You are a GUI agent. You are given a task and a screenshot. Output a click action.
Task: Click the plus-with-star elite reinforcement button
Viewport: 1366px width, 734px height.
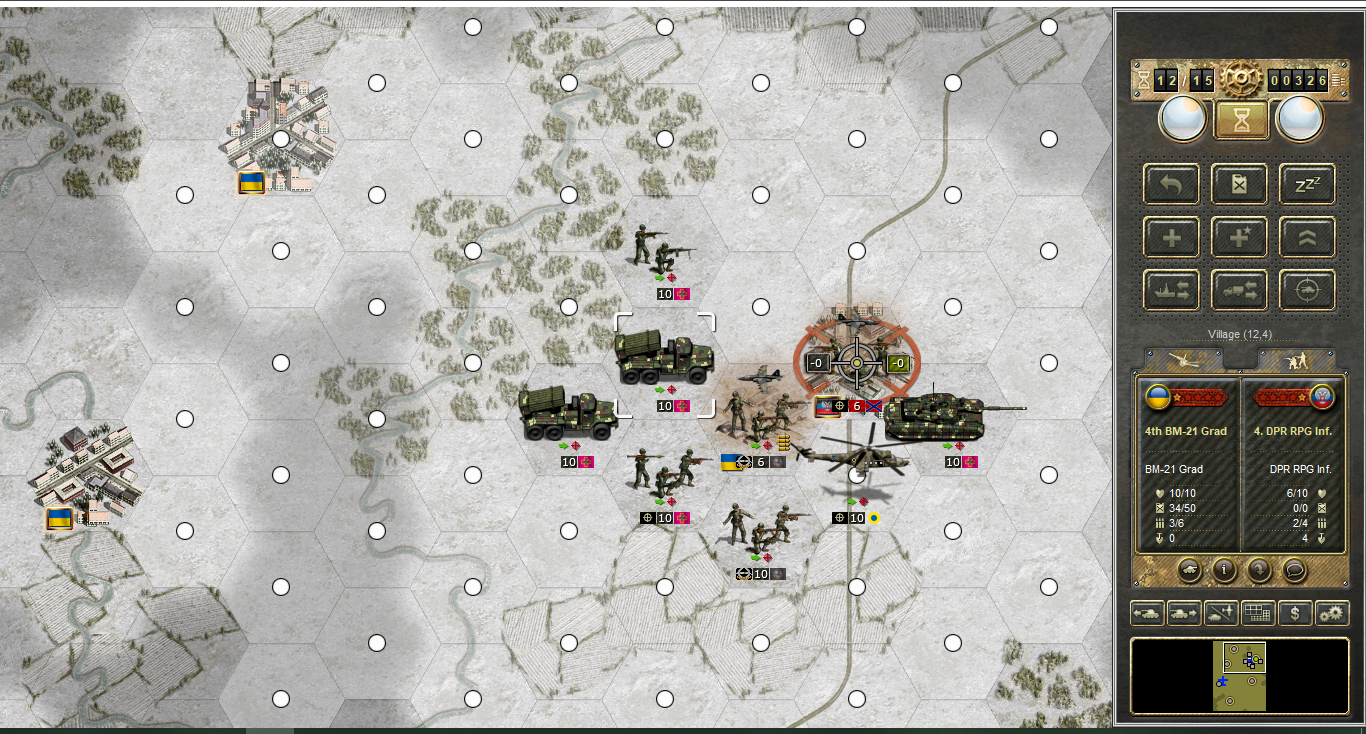click(1240, 237)
